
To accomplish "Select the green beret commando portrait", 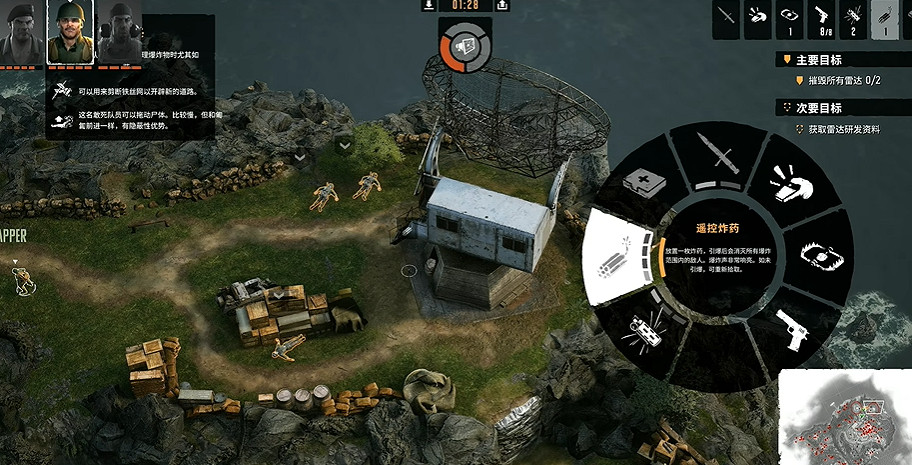I will tap(22, 32).
